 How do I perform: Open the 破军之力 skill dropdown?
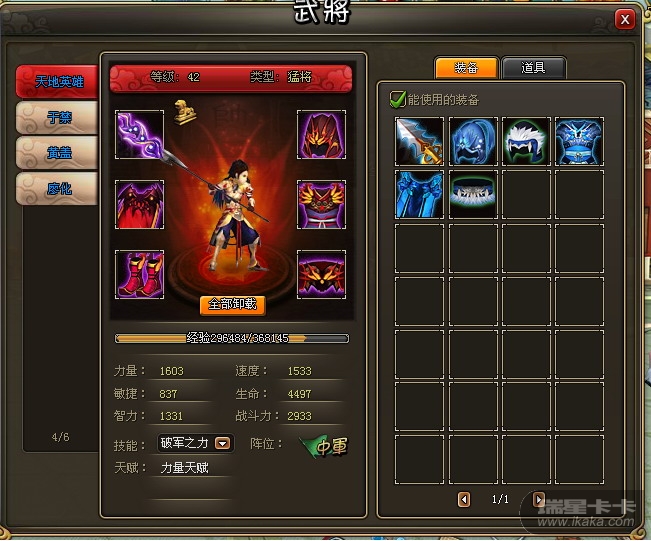224,443
